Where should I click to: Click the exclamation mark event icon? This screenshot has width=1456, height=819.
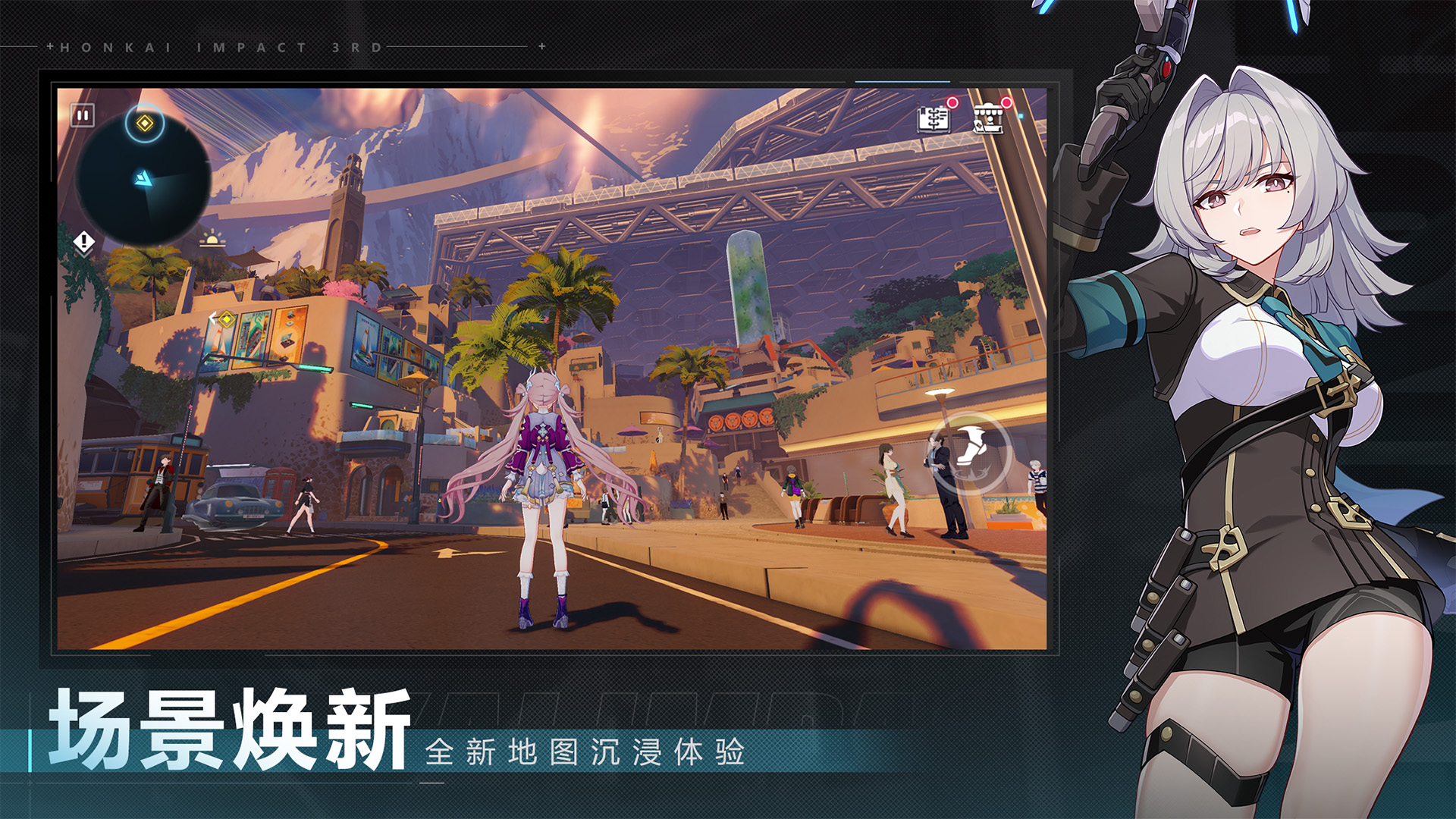pos(84,242)
